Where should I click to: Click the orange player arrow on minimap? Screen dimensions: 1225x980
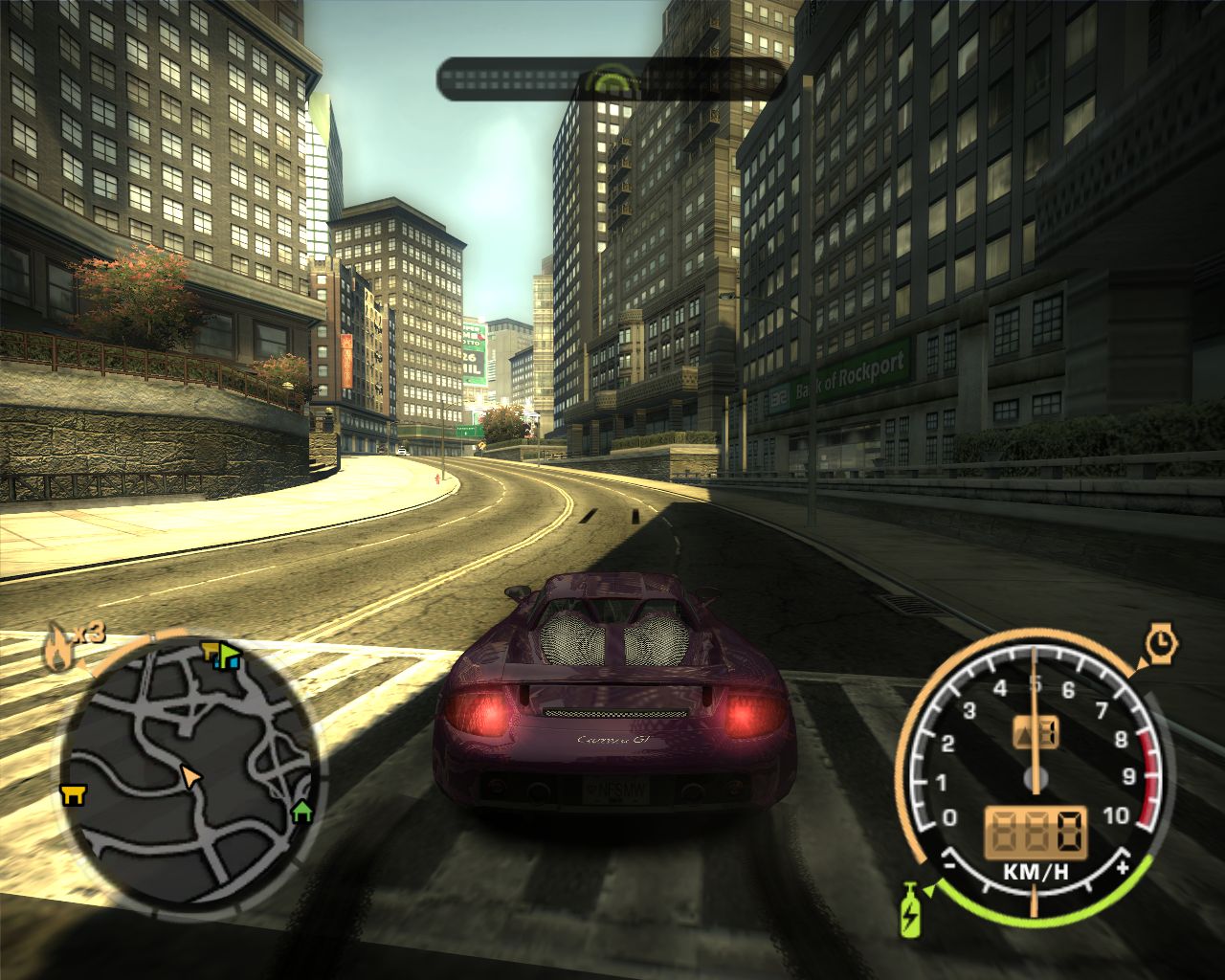pyautogui.click(x=192, y=776)
